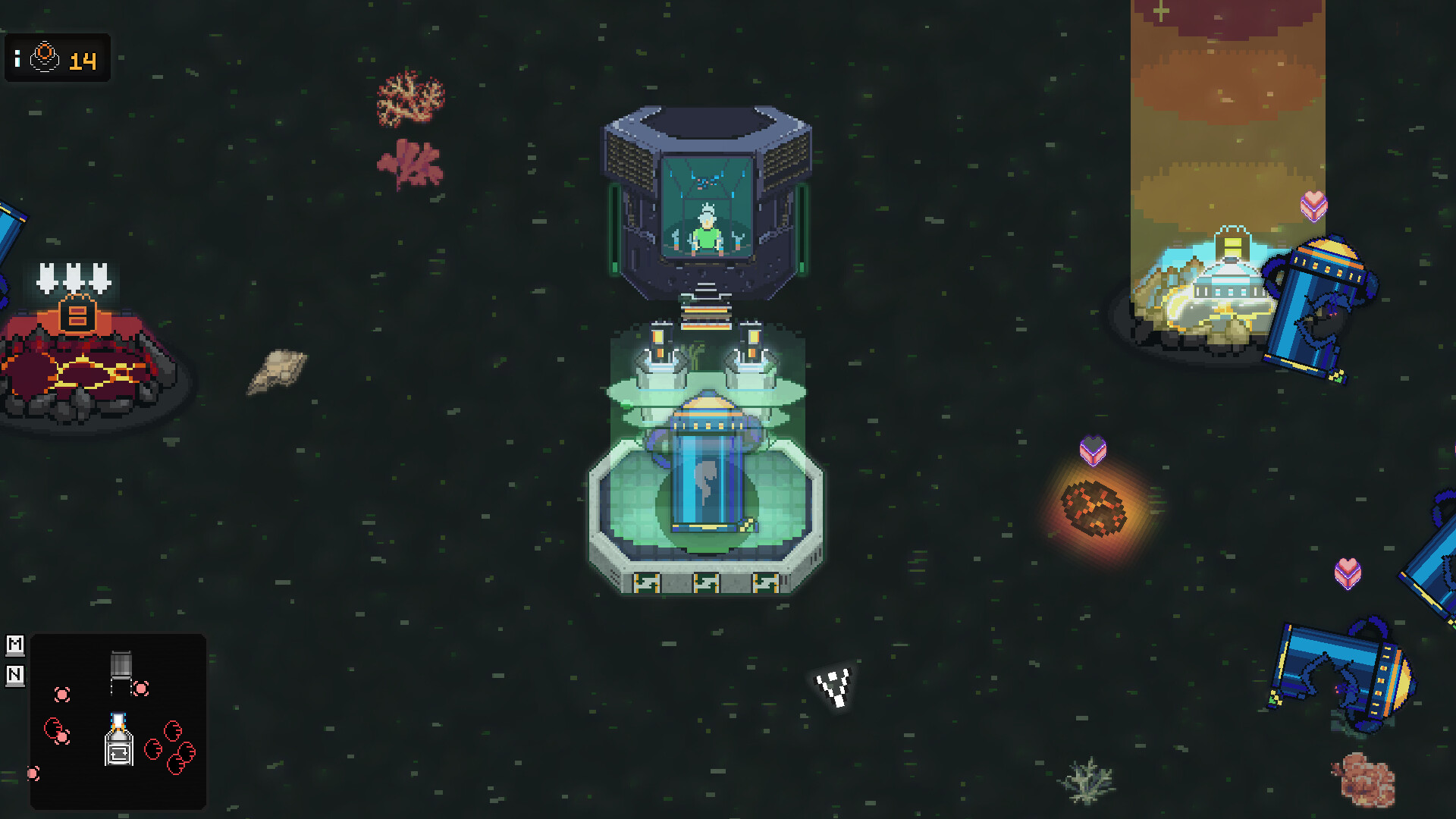
Task: Click the heart above the glowing ember meteor
Action: click(1092, 450)
